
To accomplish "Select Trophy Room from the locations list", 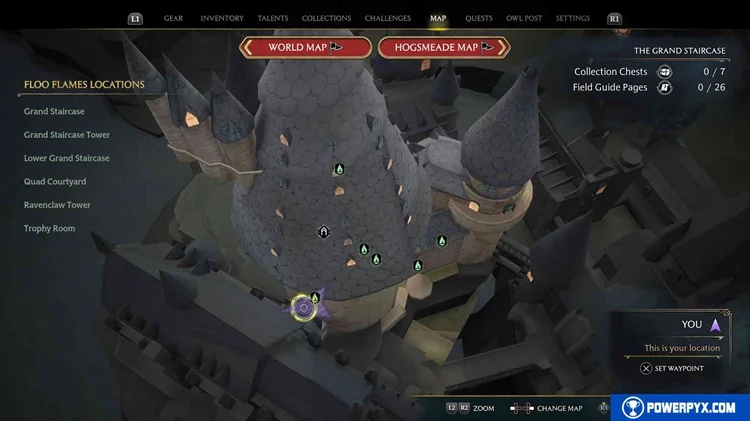I will click(x=49, y=229).
